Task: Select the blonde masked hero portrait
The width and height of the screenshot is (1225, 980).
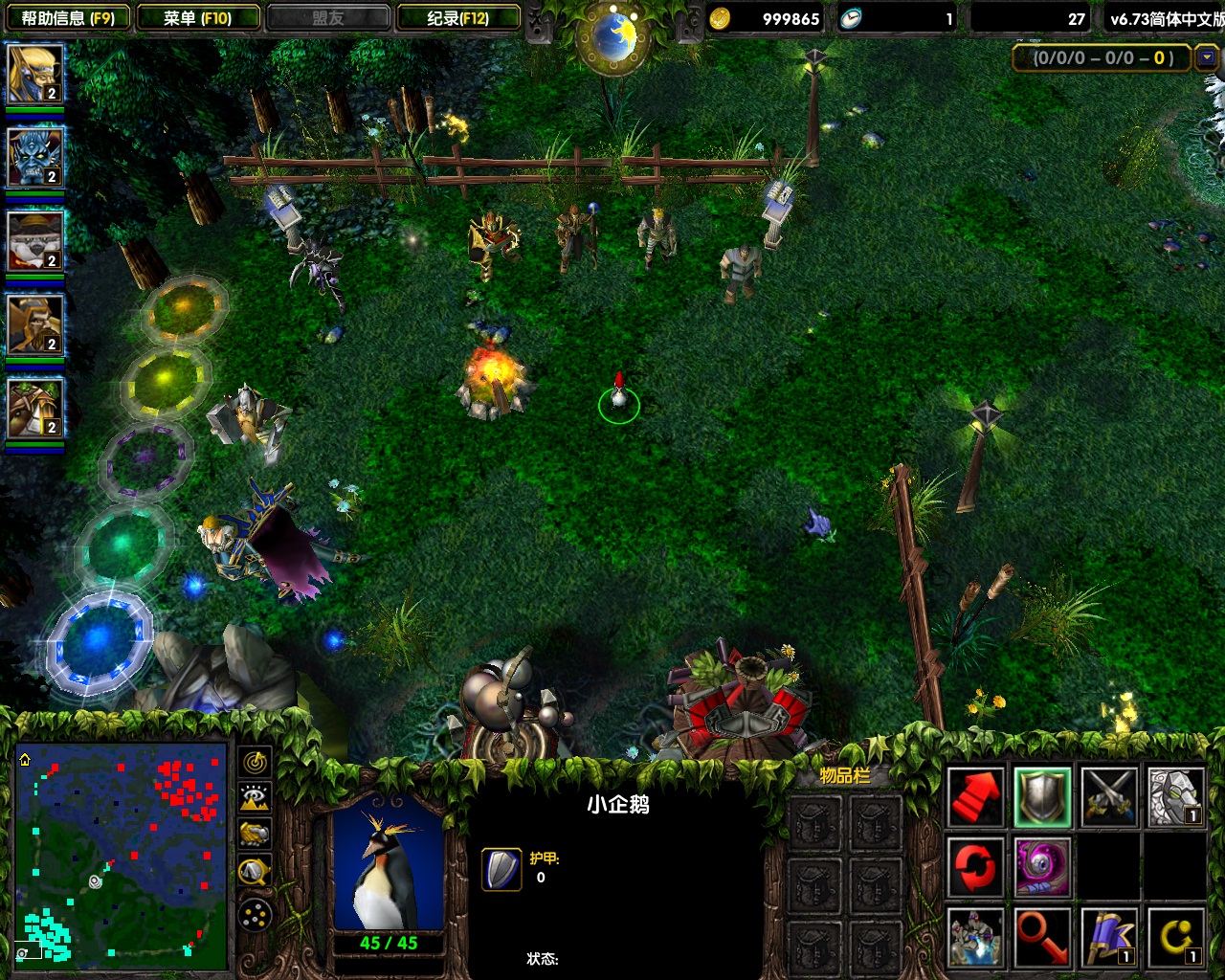Action: (34, 74)
